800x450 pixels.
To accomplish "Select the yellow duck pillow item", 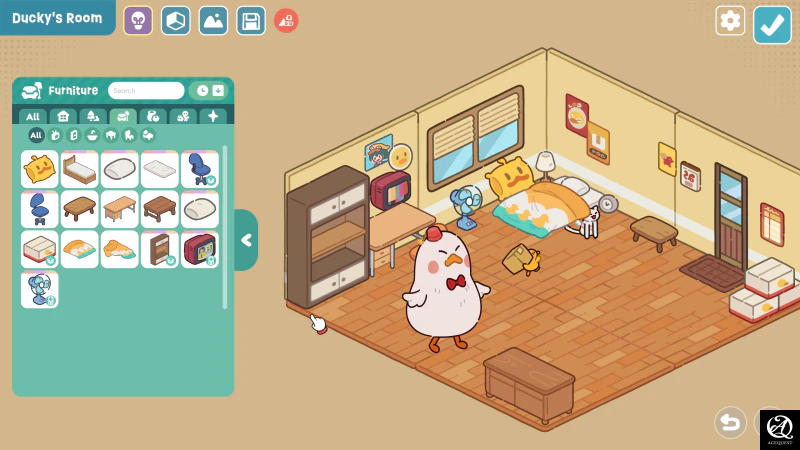I will 40,169.
